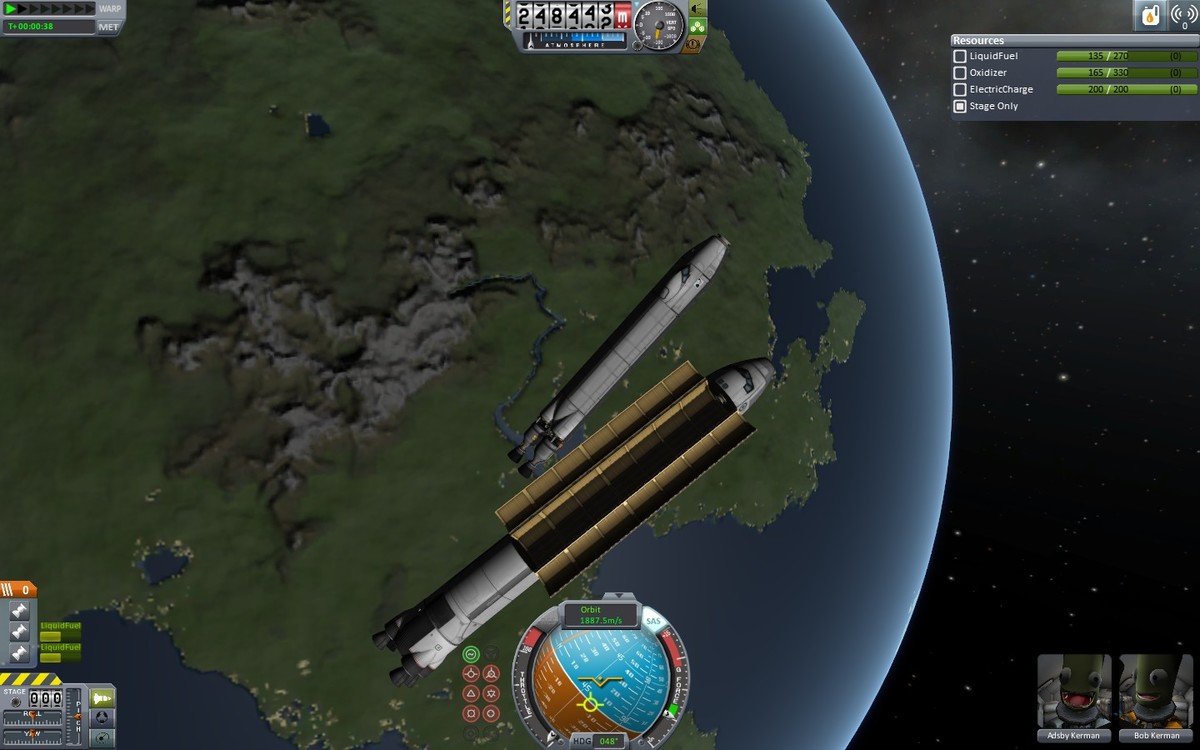
Task: Toggle the MET mission clock label
Action: point(110,27)
